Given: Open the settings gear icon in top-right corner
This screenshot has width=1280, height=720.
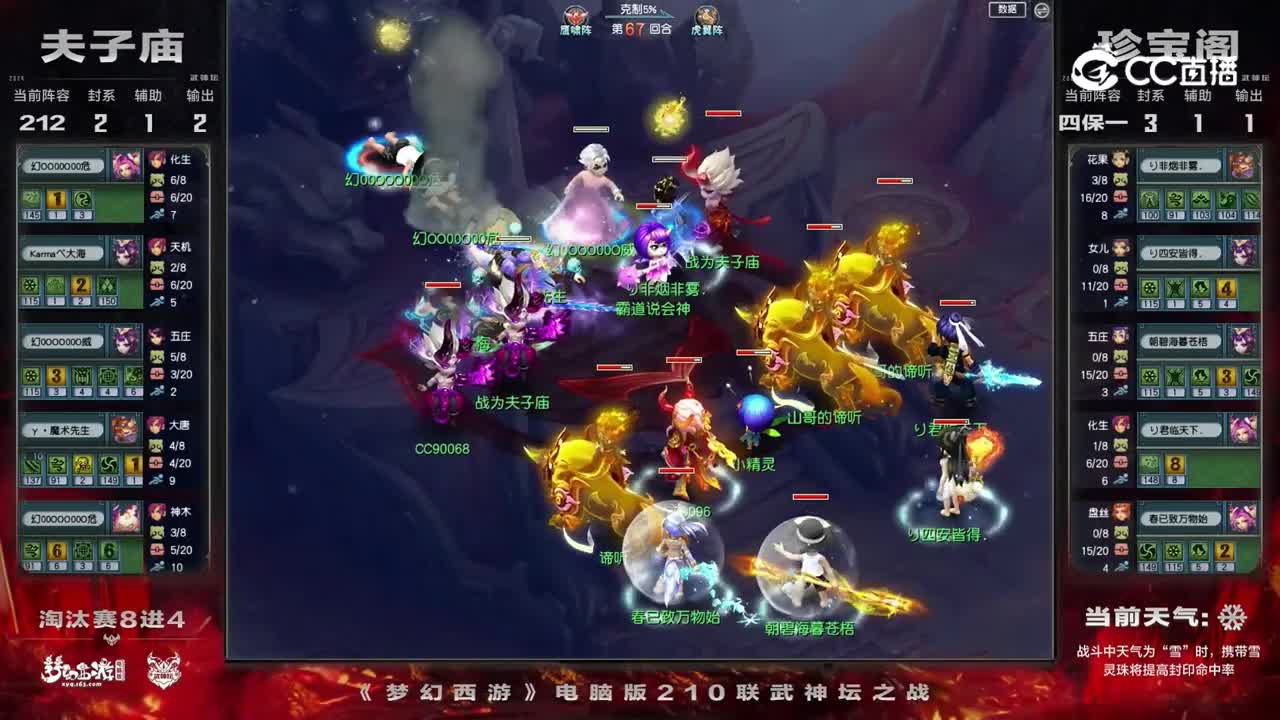Looking at the screenshot, I should (x=1042, y=10).
